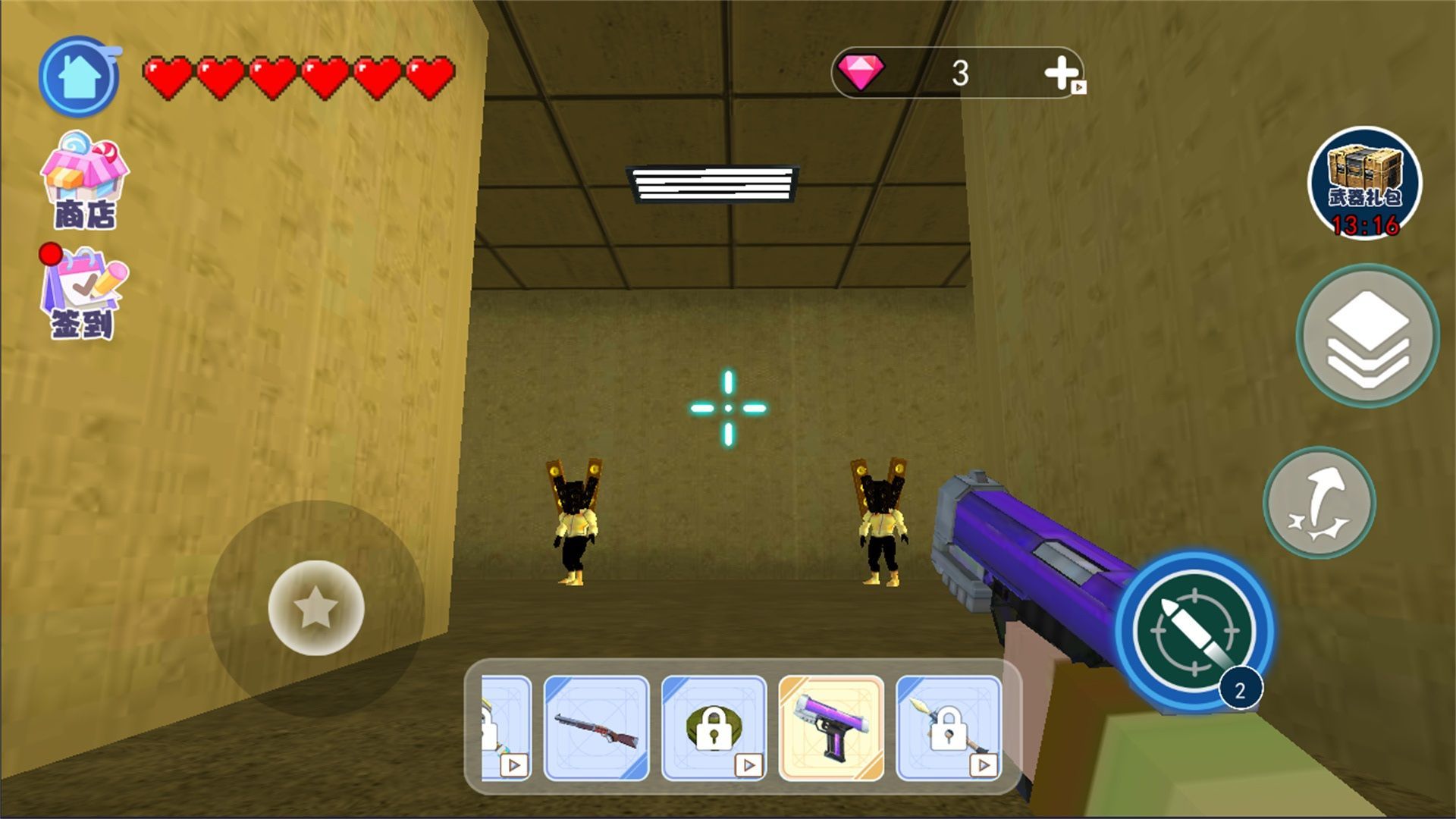Tap the blue home button

tap(79, 77)
